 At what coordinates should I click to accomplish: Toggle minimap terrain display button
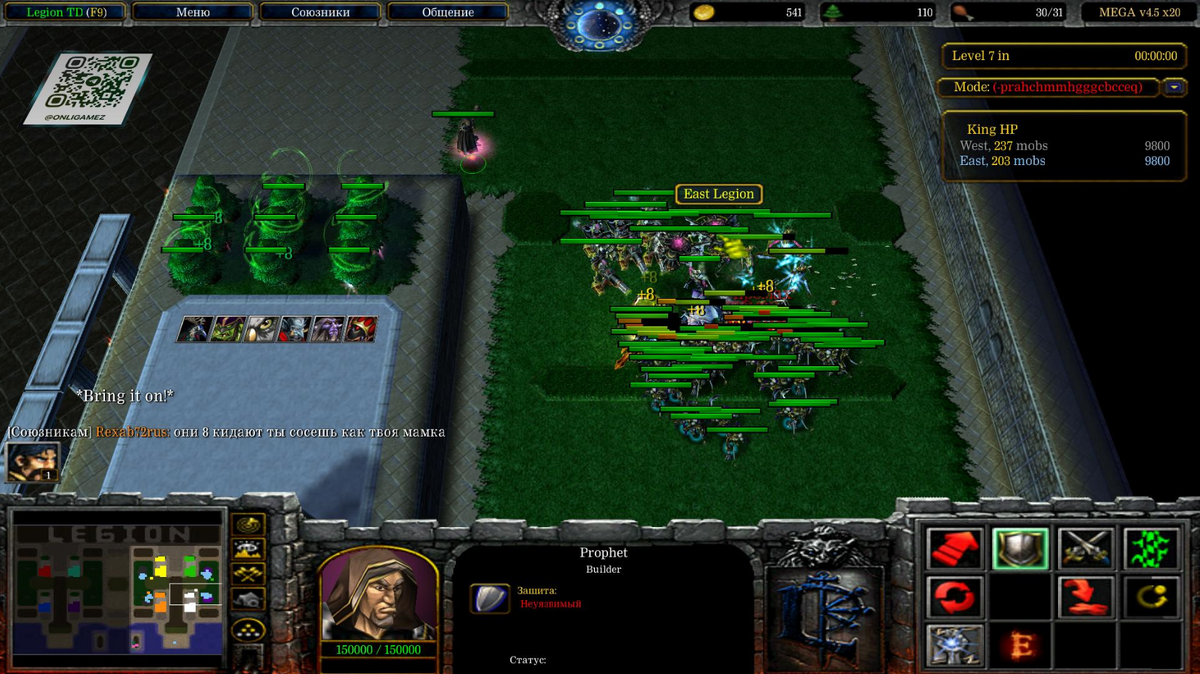pos(247,549)
